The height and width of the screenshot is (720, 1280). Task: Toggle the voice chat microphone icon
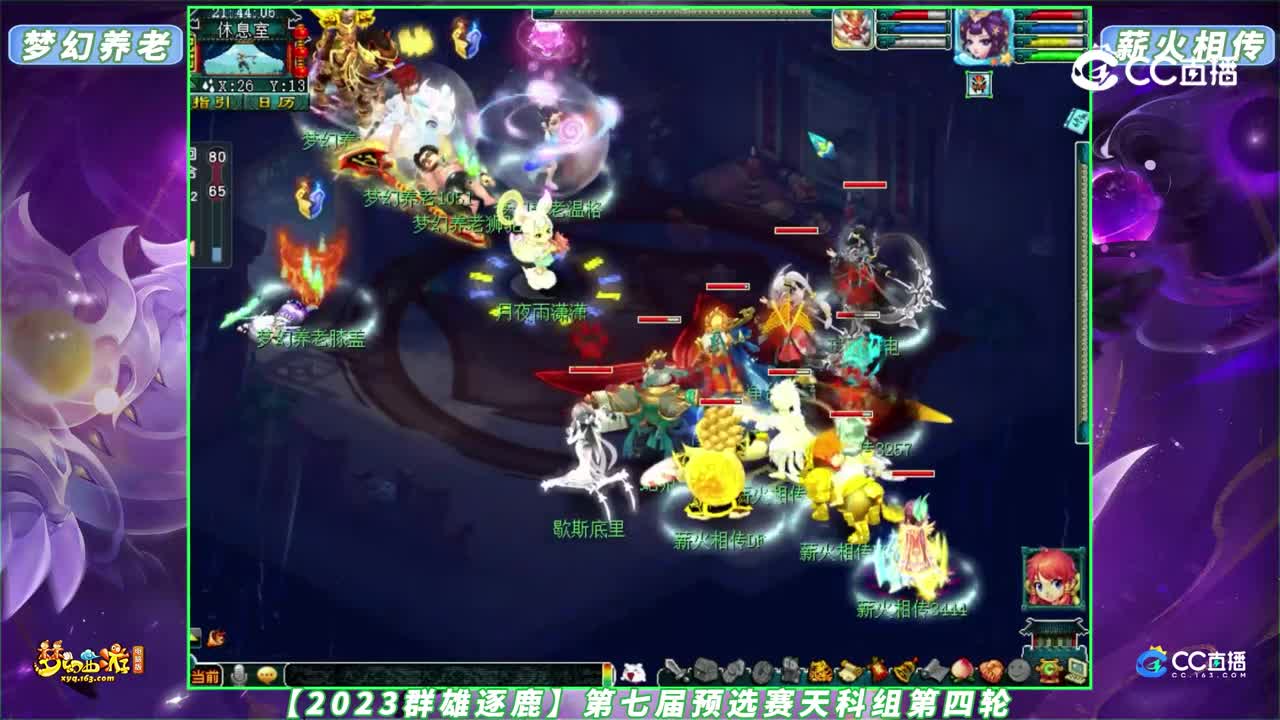pos(240,674)
